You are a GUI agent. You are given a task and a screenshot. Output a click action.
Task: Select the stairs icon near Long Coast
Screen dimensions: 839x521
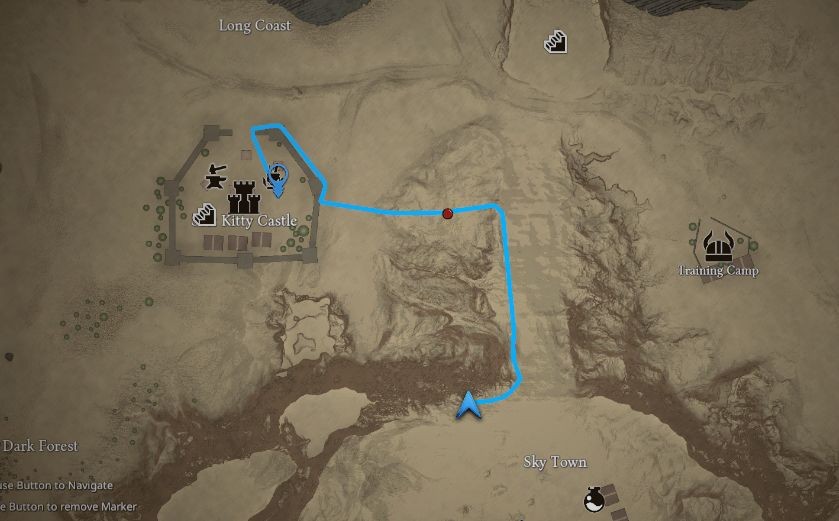[556, 42]
